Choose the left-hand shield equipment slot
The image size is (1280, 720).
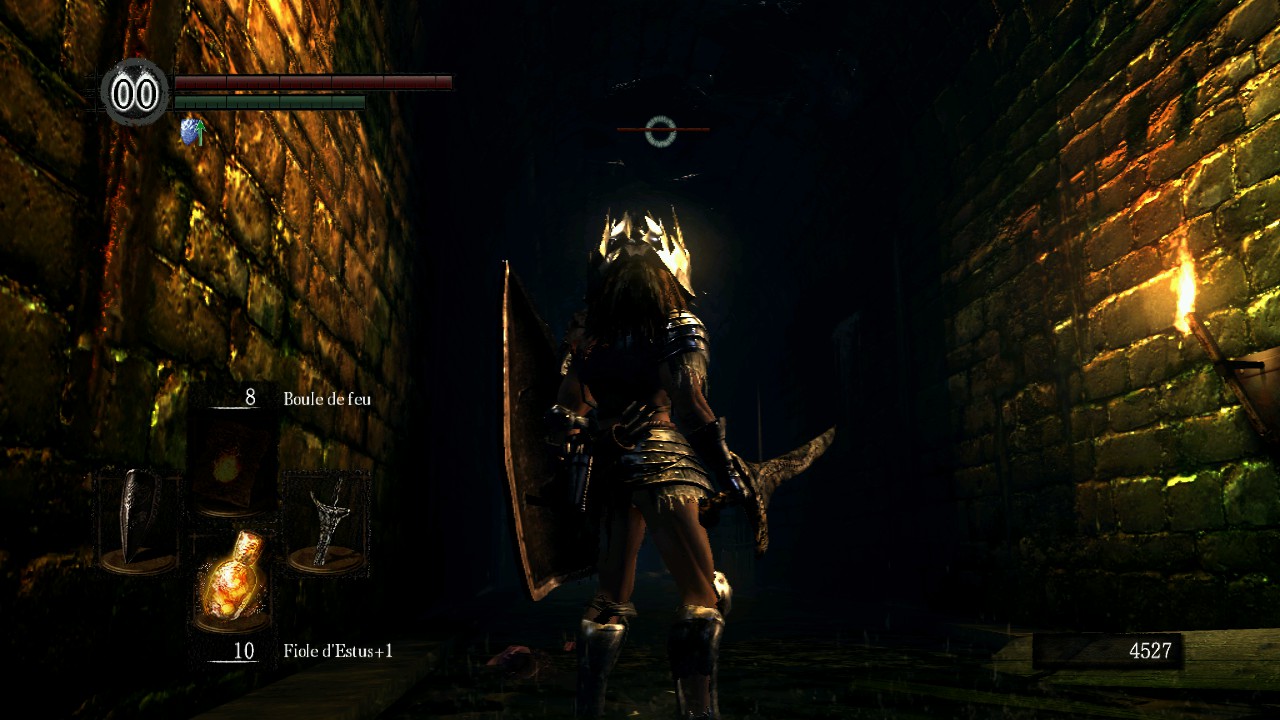[138, 521]
